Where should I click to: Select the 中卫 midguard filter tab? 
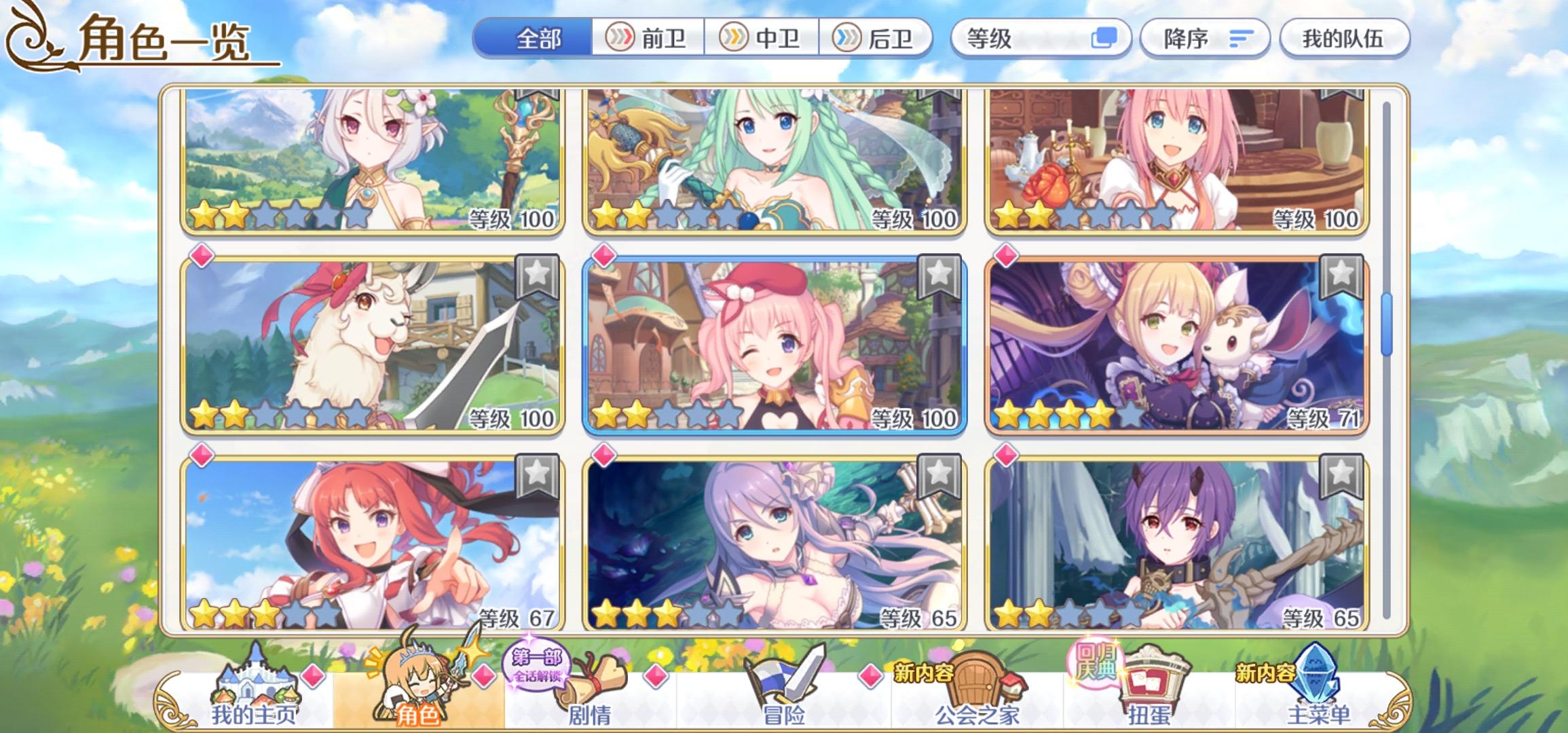(767, 39)
